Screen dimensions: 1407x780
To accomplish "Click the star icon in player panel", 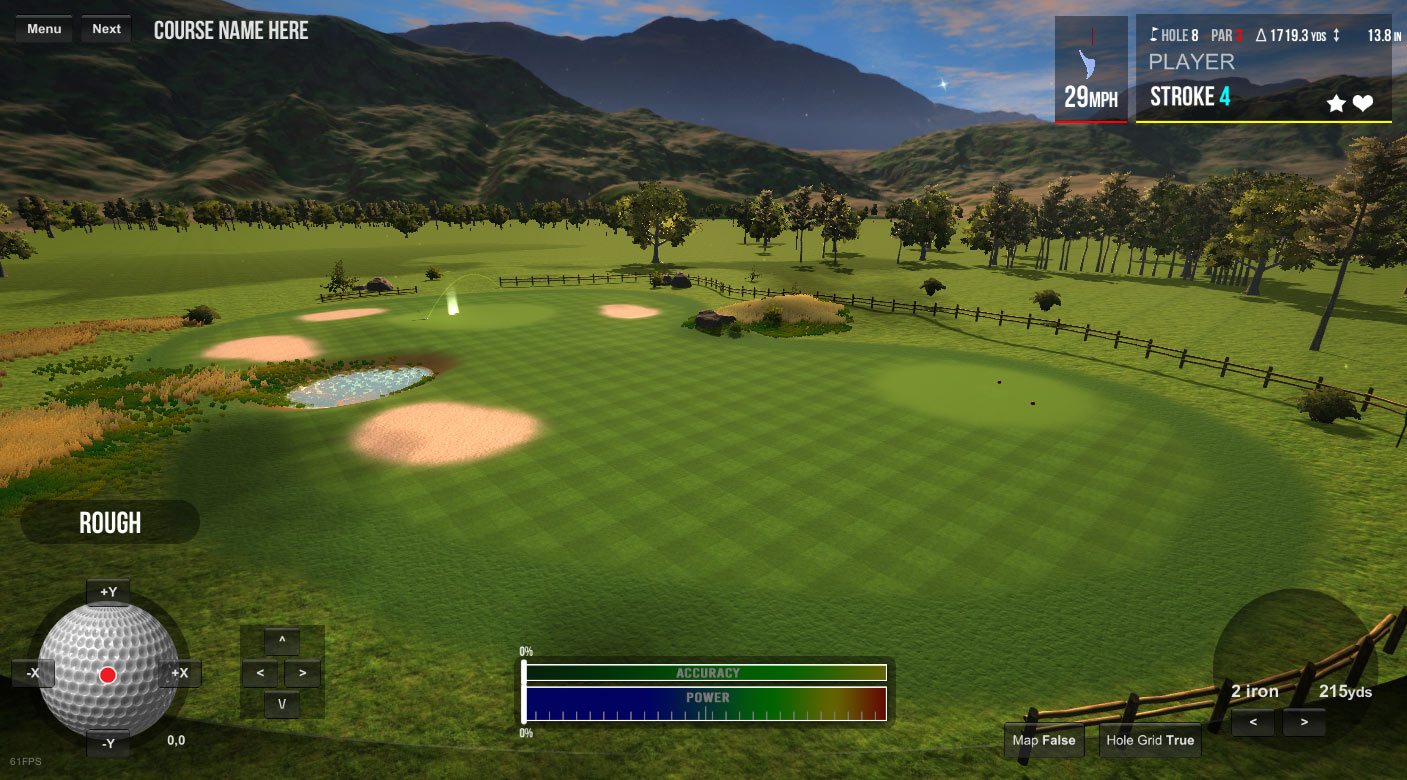I will tap(1336, 103).
